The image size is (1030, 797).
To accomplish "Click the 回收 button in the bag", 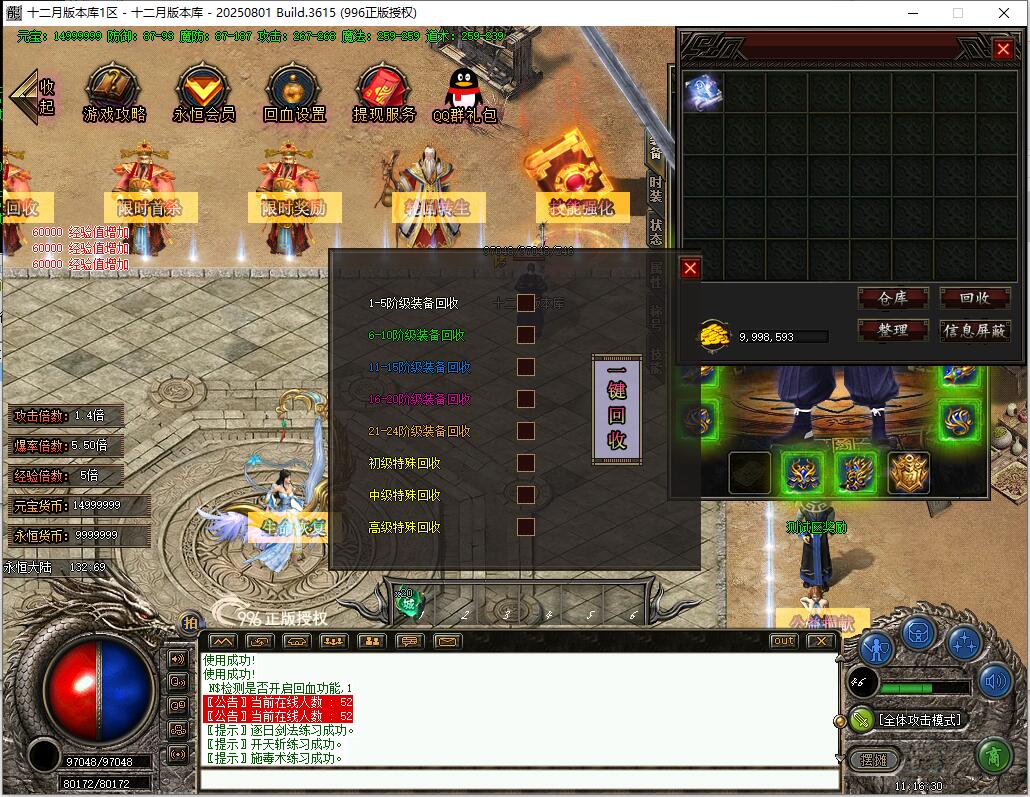I will click(x=975, y=298).
